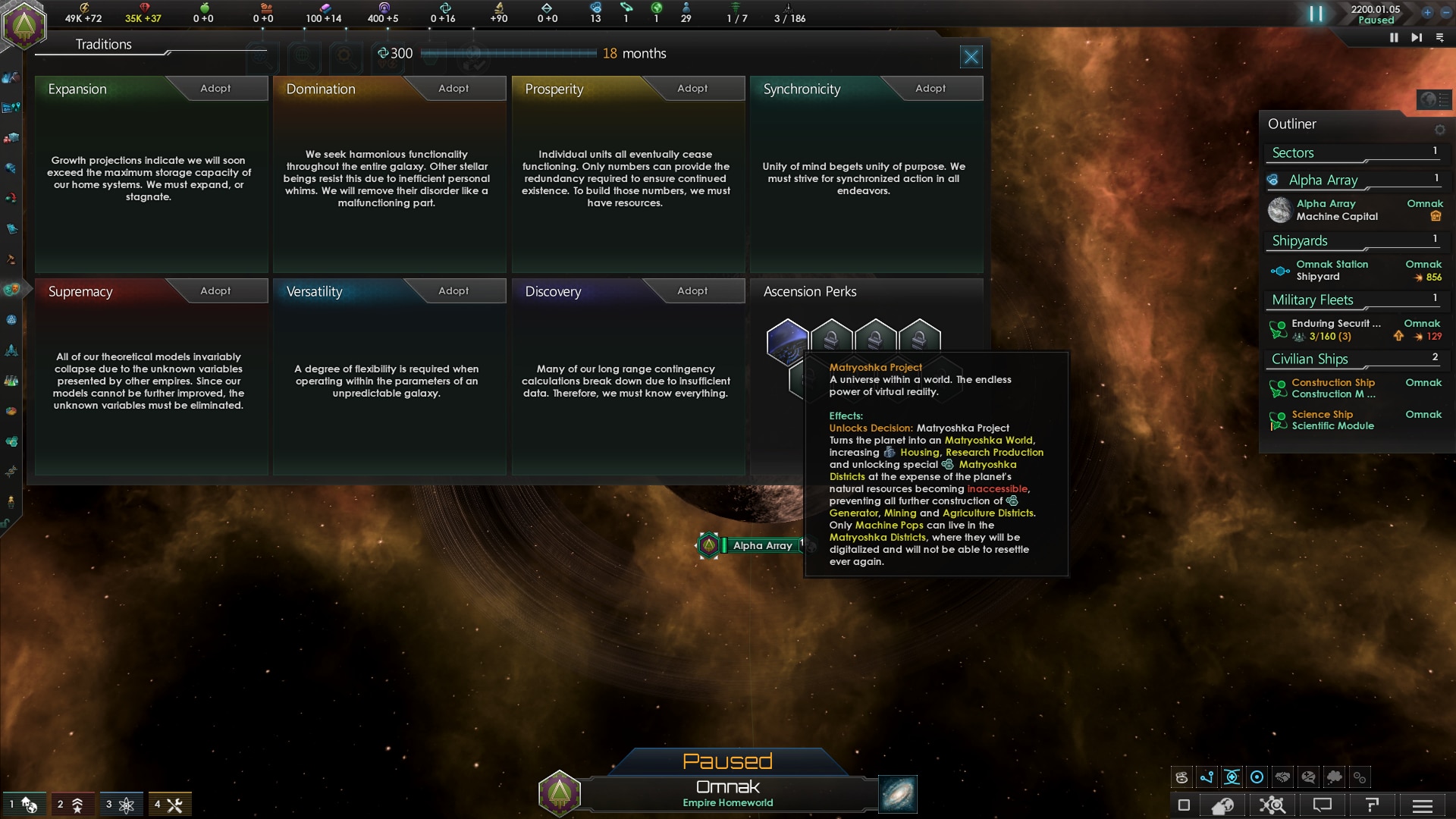This screenshot has height=819, width=1456.
Task: Collapse the Sectors outliner section
Action: (1293, 153)
